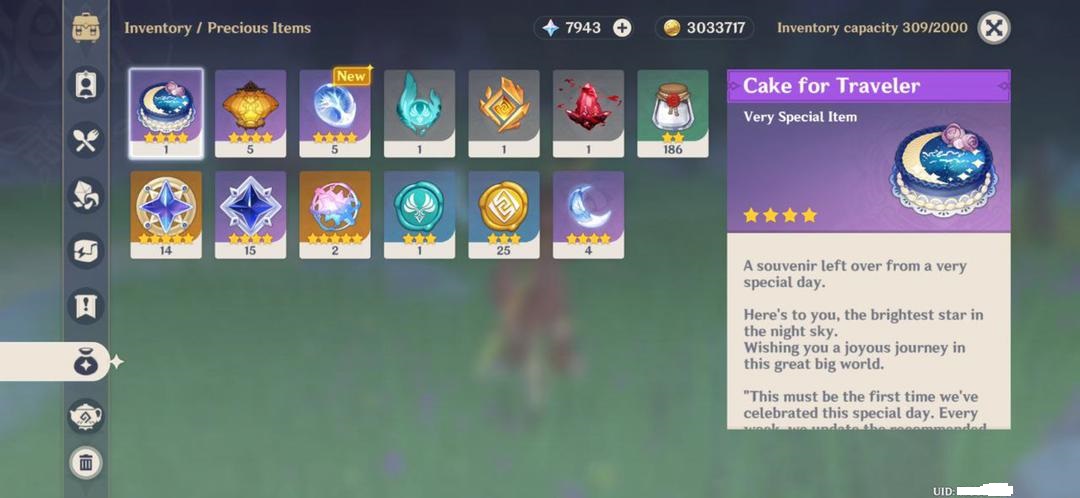Screen dimensions: 1080x498
Task: Select the teal flame-shaped item
Action: [419, 113]
